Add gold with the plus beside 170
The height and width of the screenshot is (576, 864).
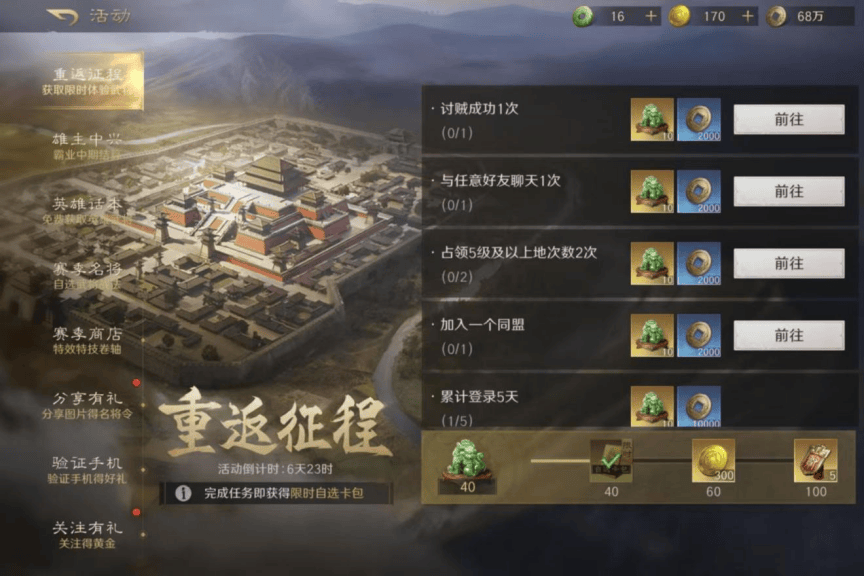pos(747,16)
